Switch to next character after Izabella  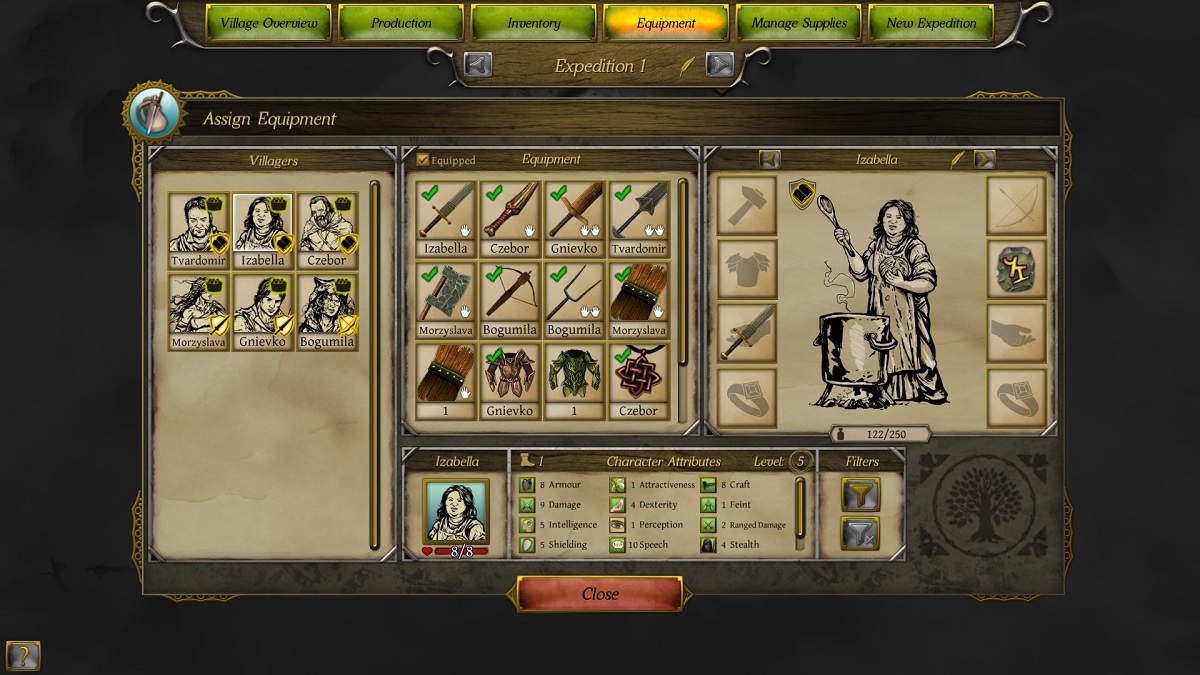(984, 159)
